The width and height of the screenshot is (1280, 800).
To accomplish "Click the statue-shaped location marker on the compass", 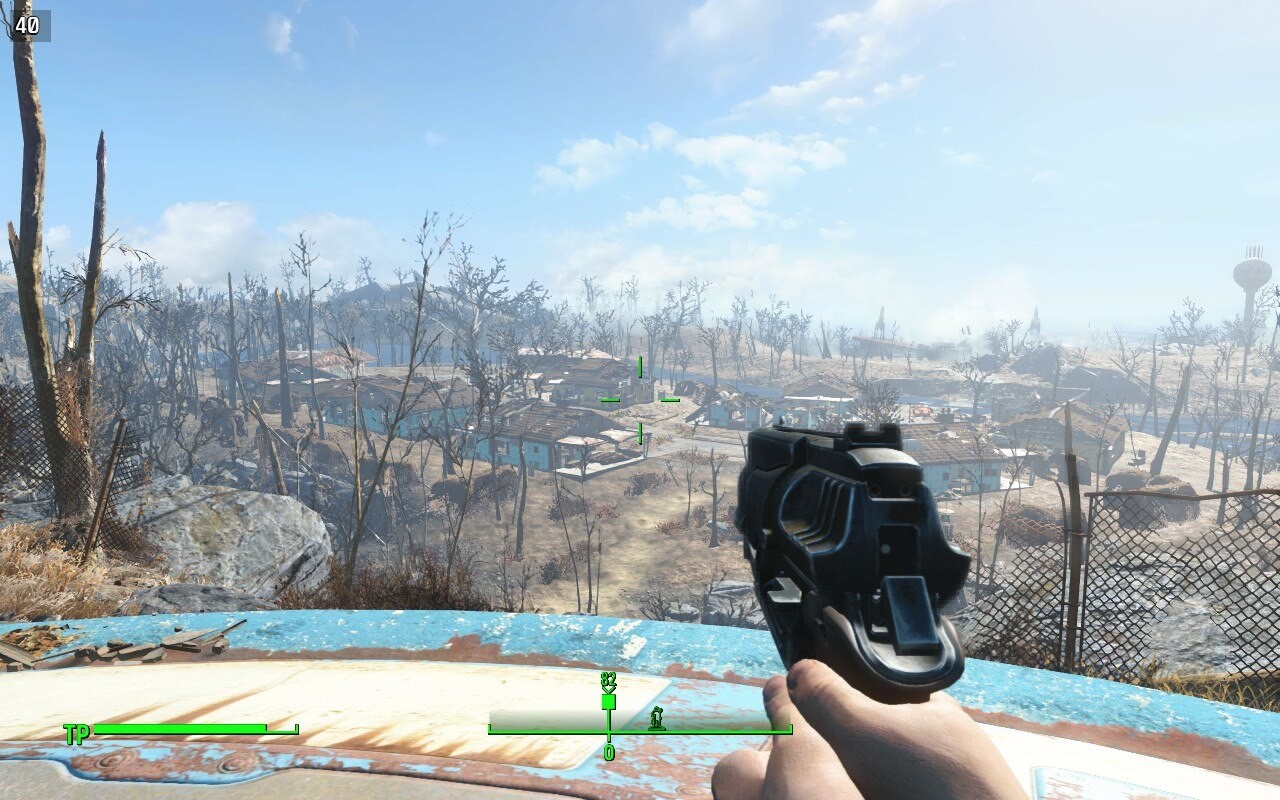I will [657, 717].
